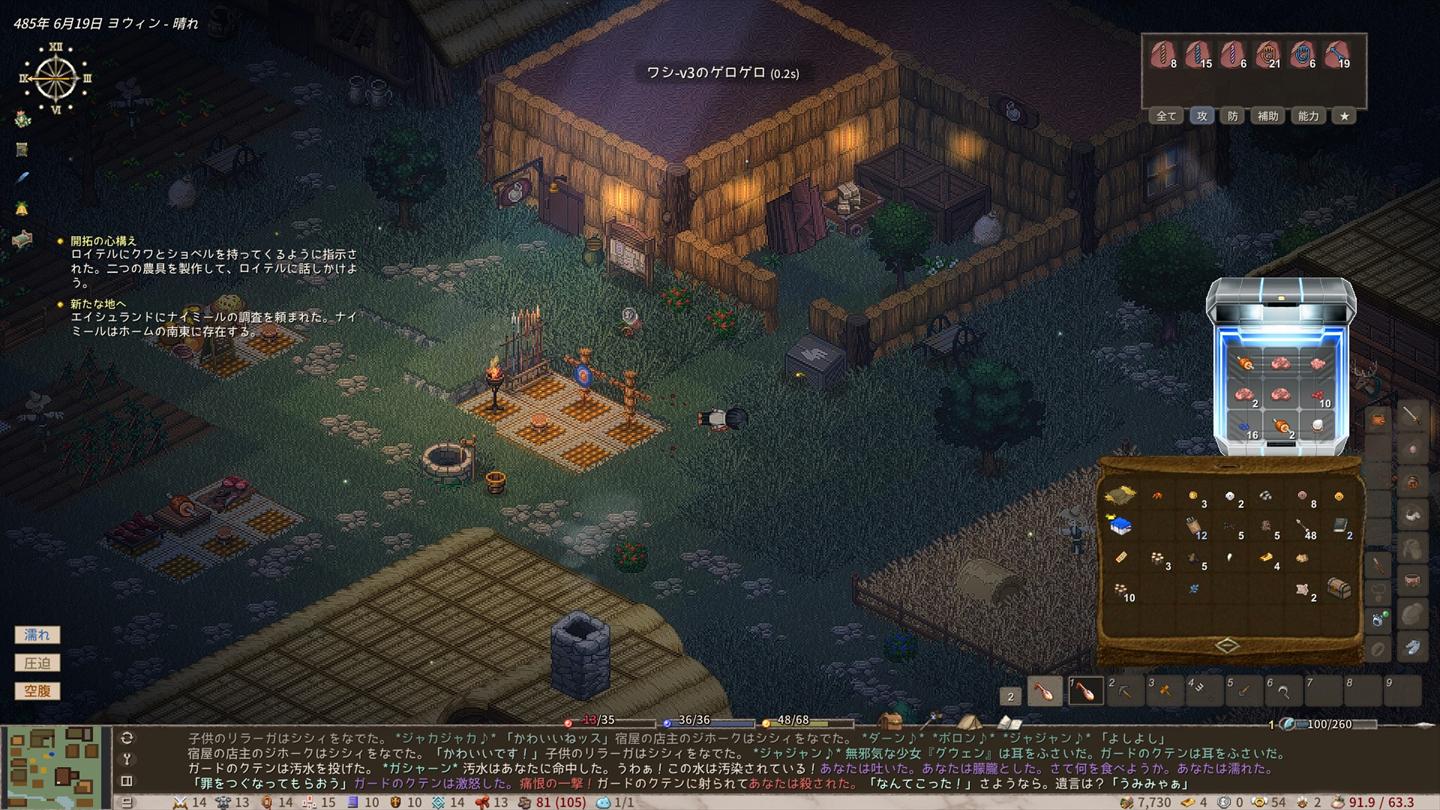Open the 補助 support ability tab
This screenshot has height=810, width=1440.
click(x=1268, y=116)
